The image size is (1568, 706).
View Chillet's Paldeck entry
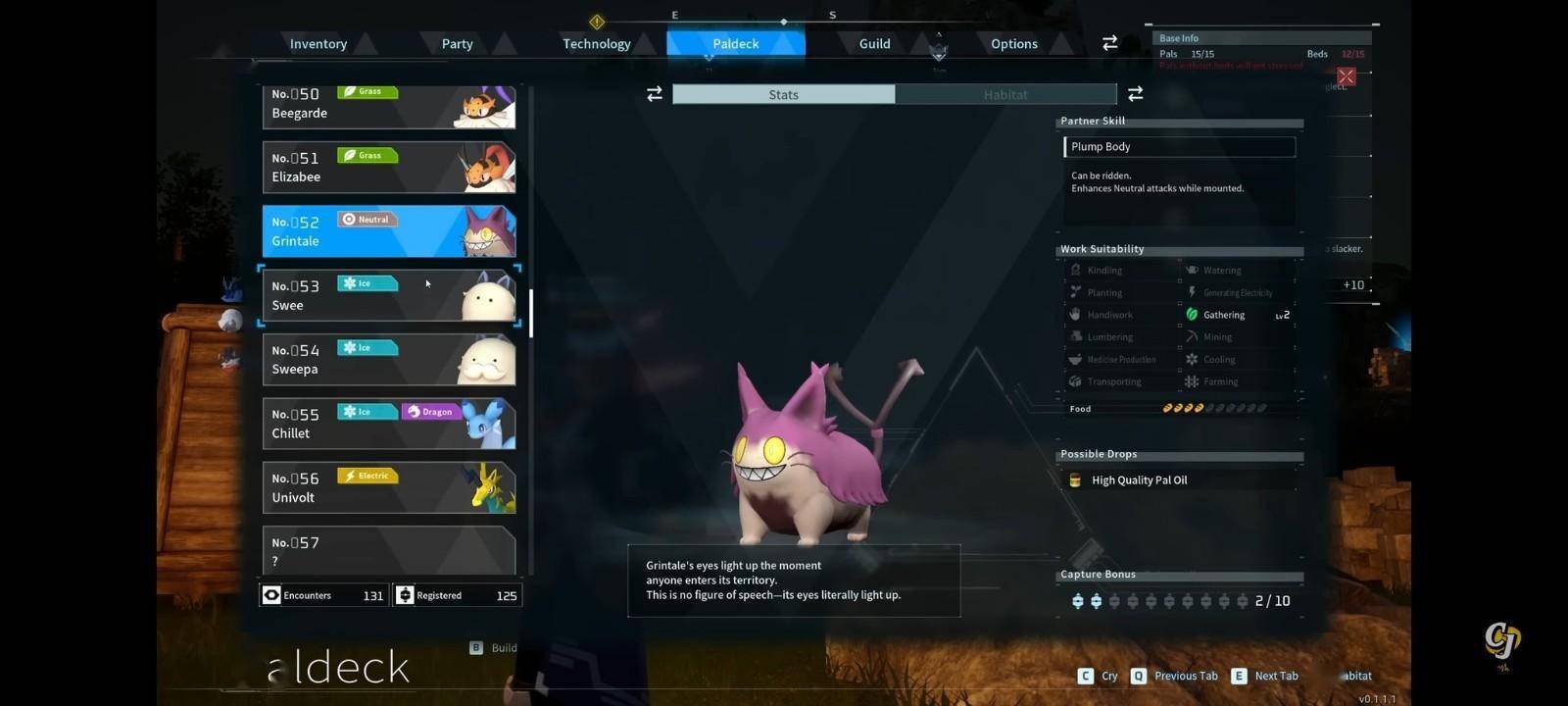coord(388,424)
